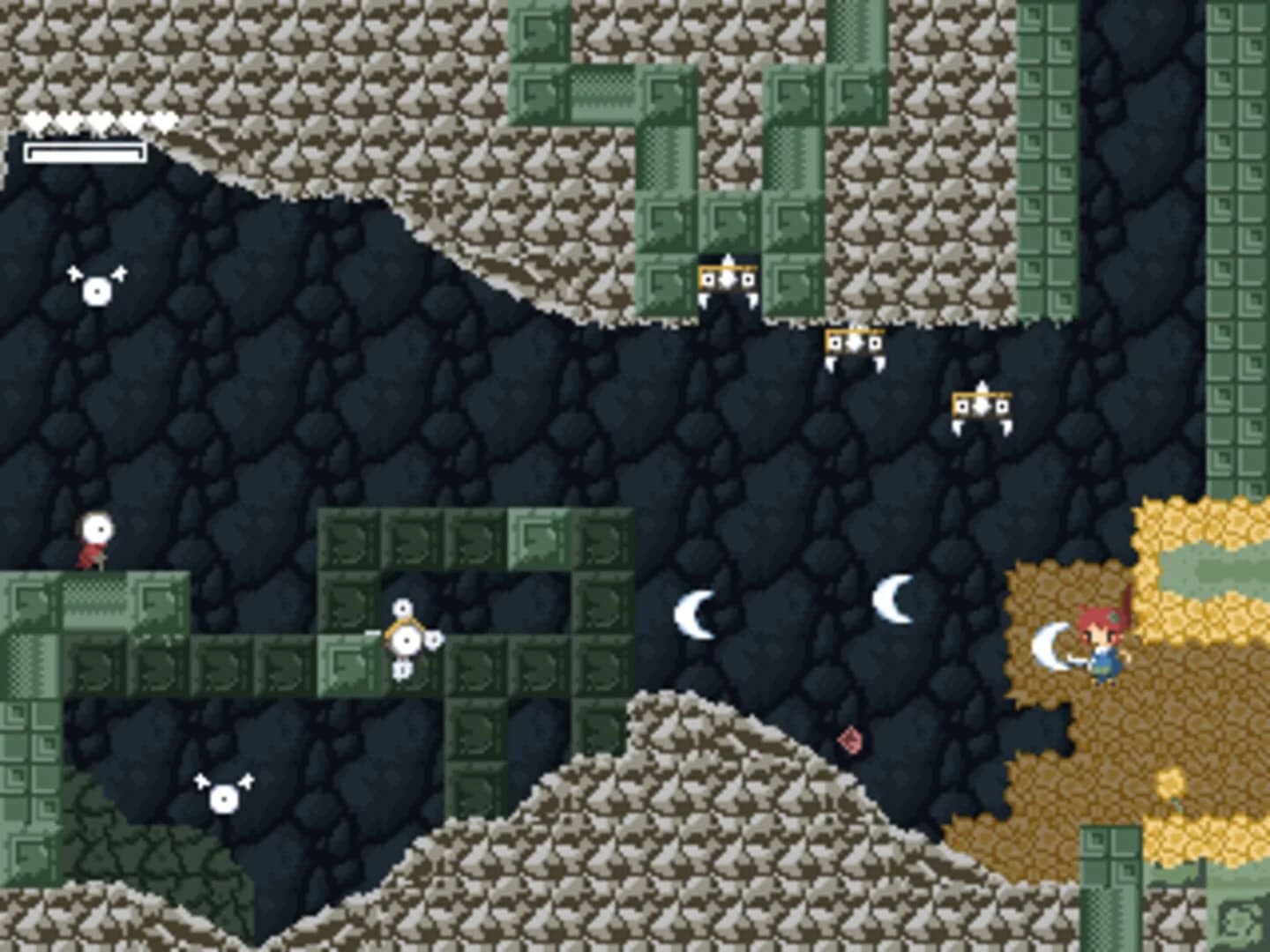
Task: Click the red gem item in the cave
Action: pyautogui.click(x=849, y=740)
